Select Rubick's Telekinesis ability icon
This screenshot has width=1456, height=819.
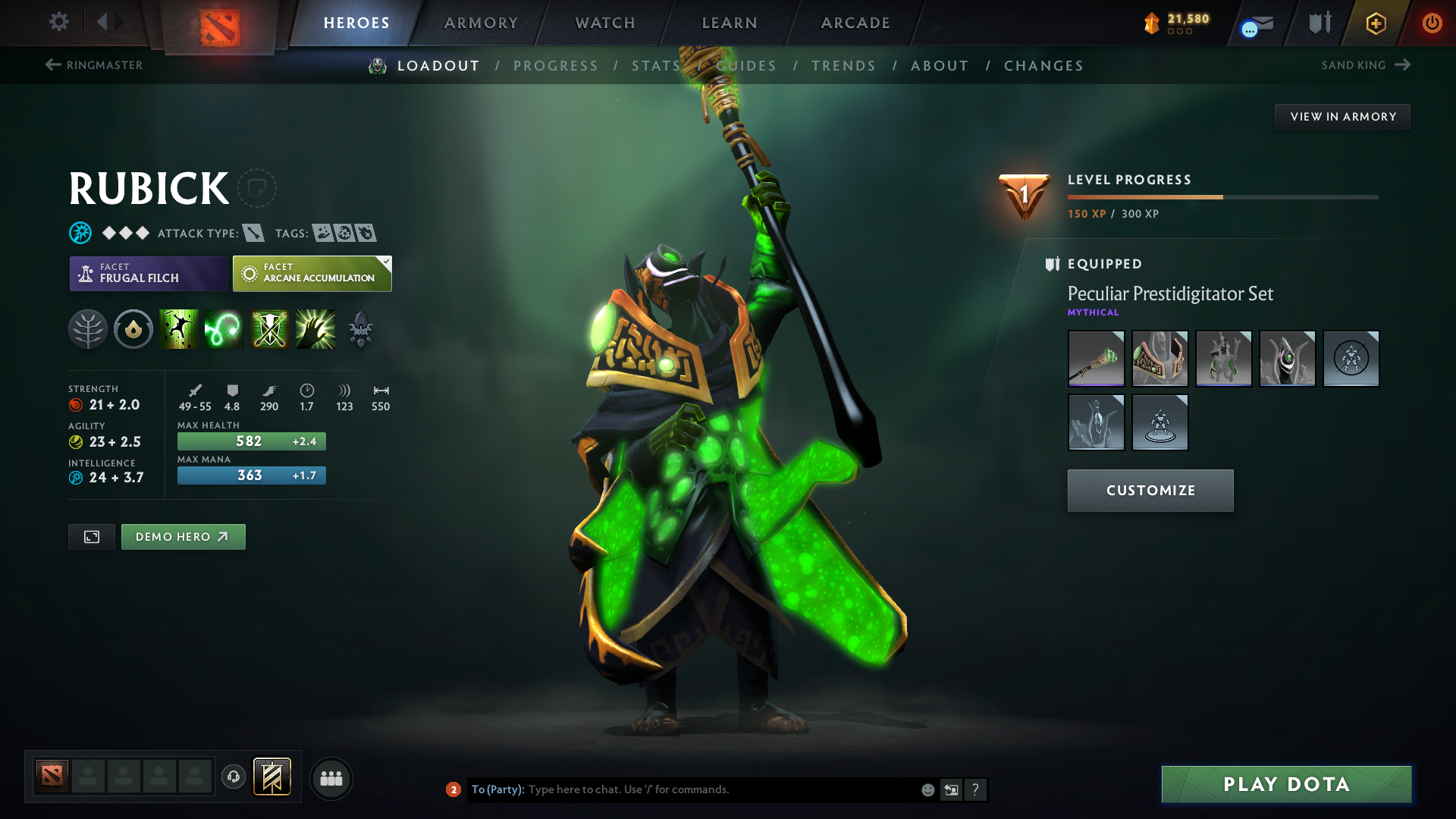point(179,329)
